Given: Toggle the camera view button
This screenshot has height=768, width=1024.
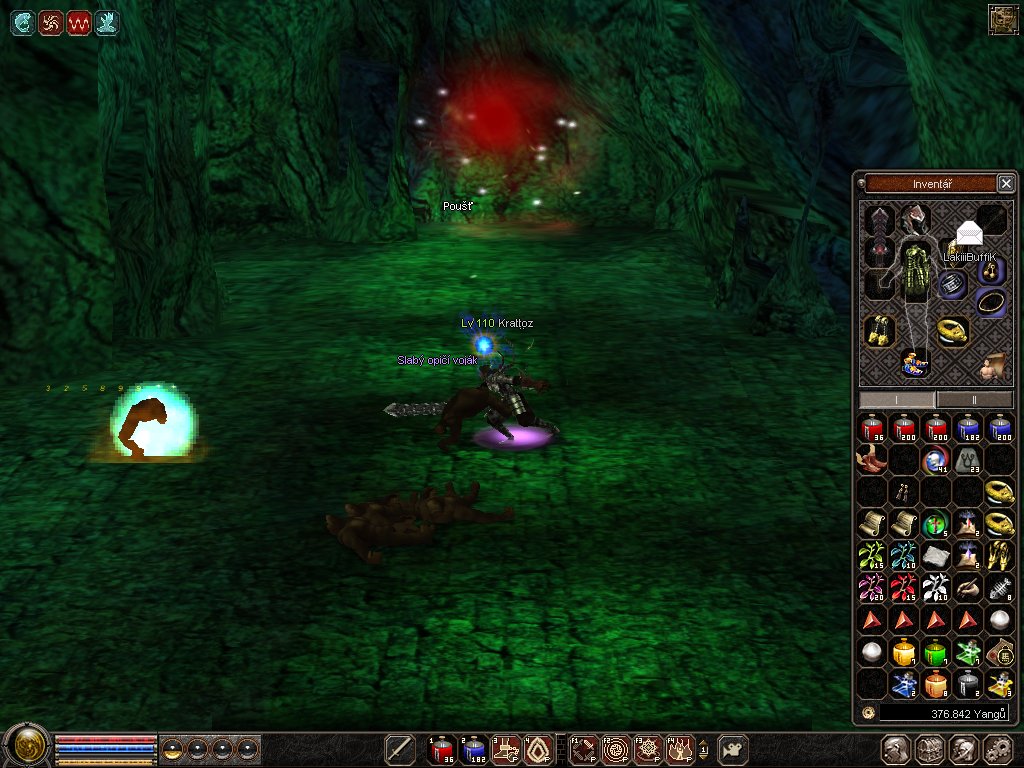Looking at the screenshot, I should pyautogui.click(x=735, y=749).
